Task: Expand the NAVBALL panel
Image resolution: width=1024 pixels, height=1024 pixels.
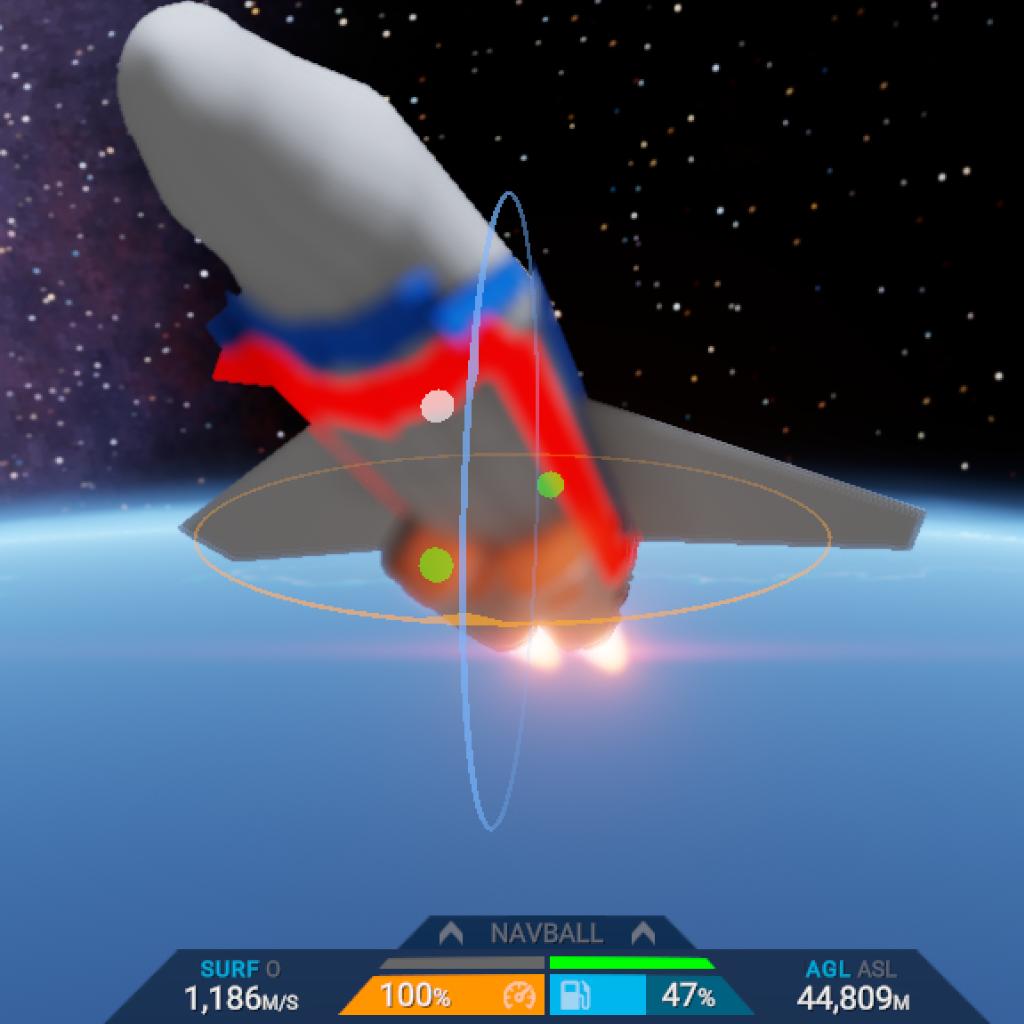Action: pos(546,934)
